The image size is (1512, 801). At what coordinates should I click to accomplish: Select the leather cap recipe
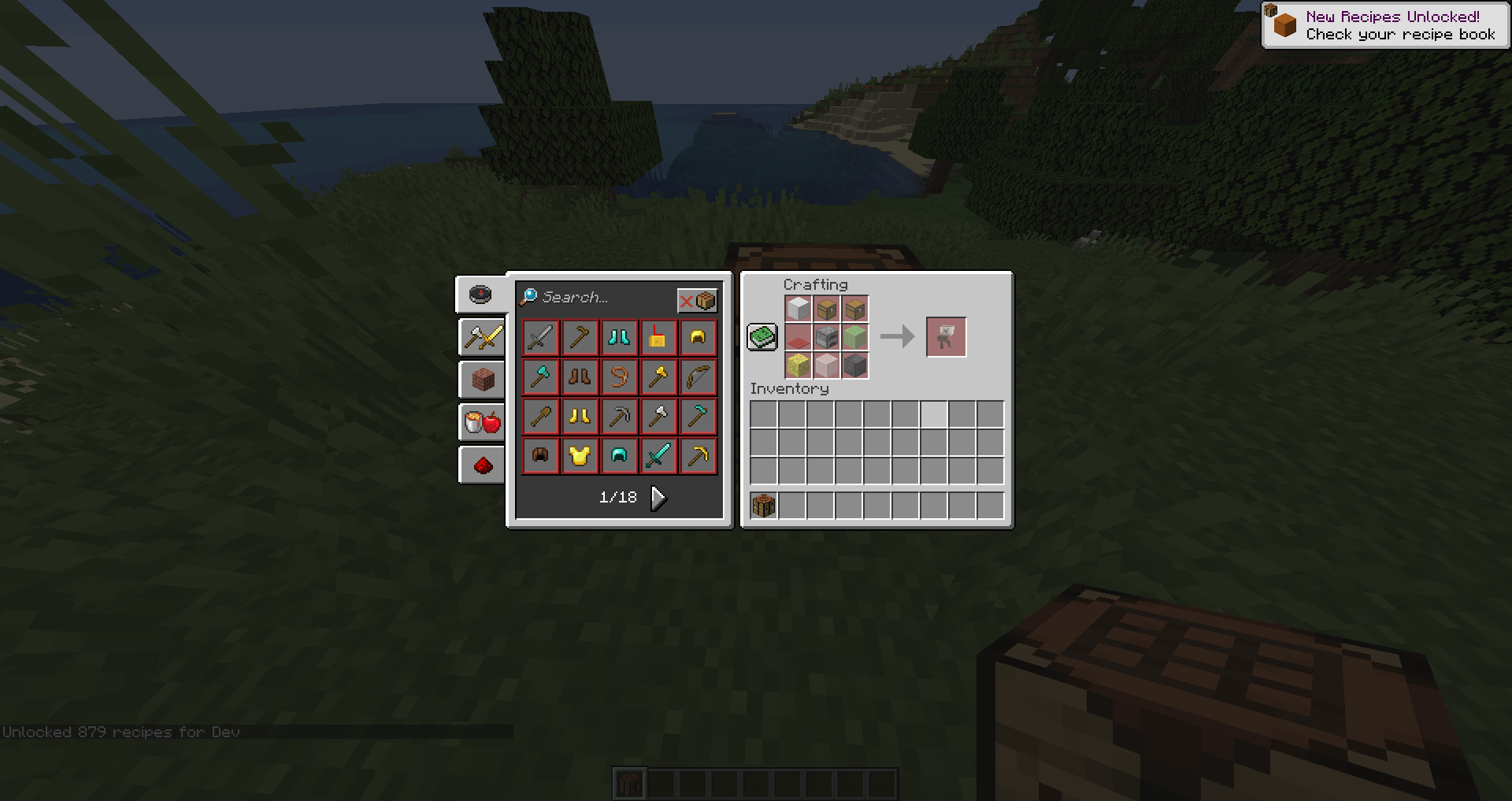point(541,455)
